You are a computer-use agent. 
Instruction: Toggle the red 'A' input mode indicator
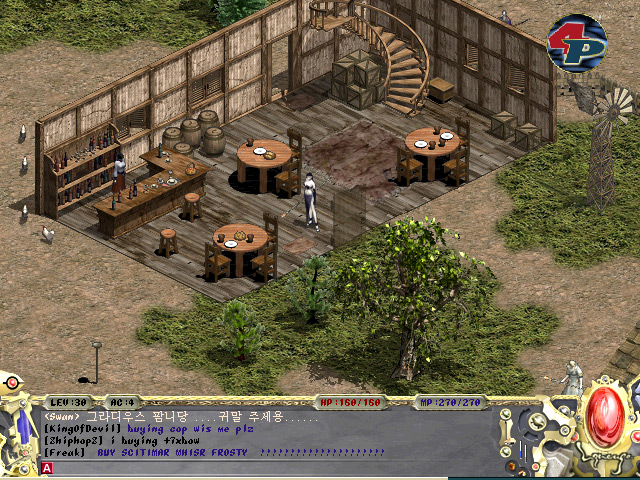click(x=47, y=467)
